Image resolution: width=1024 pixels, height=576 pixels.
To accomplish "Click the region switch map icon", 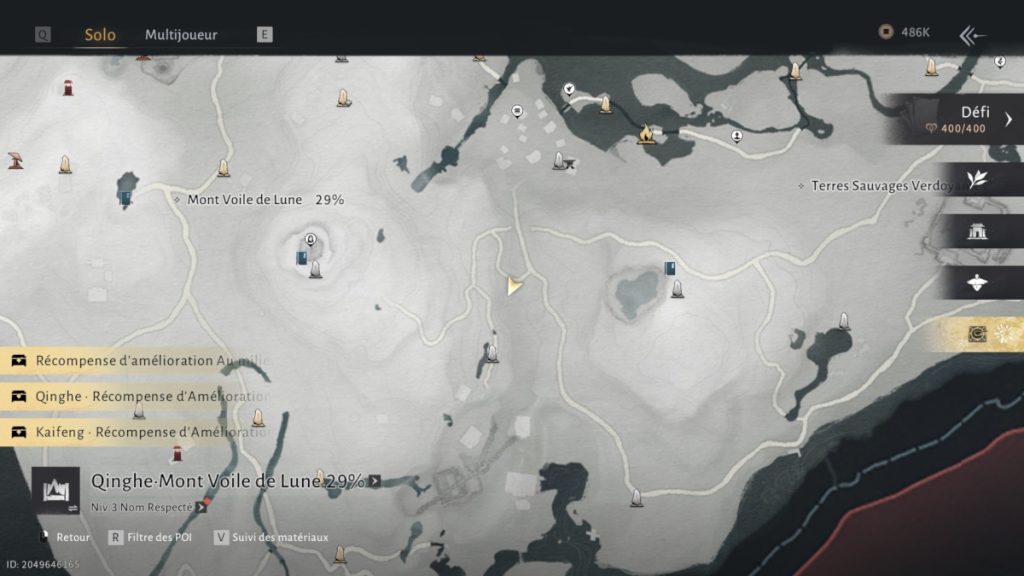I will coord(55,491).
